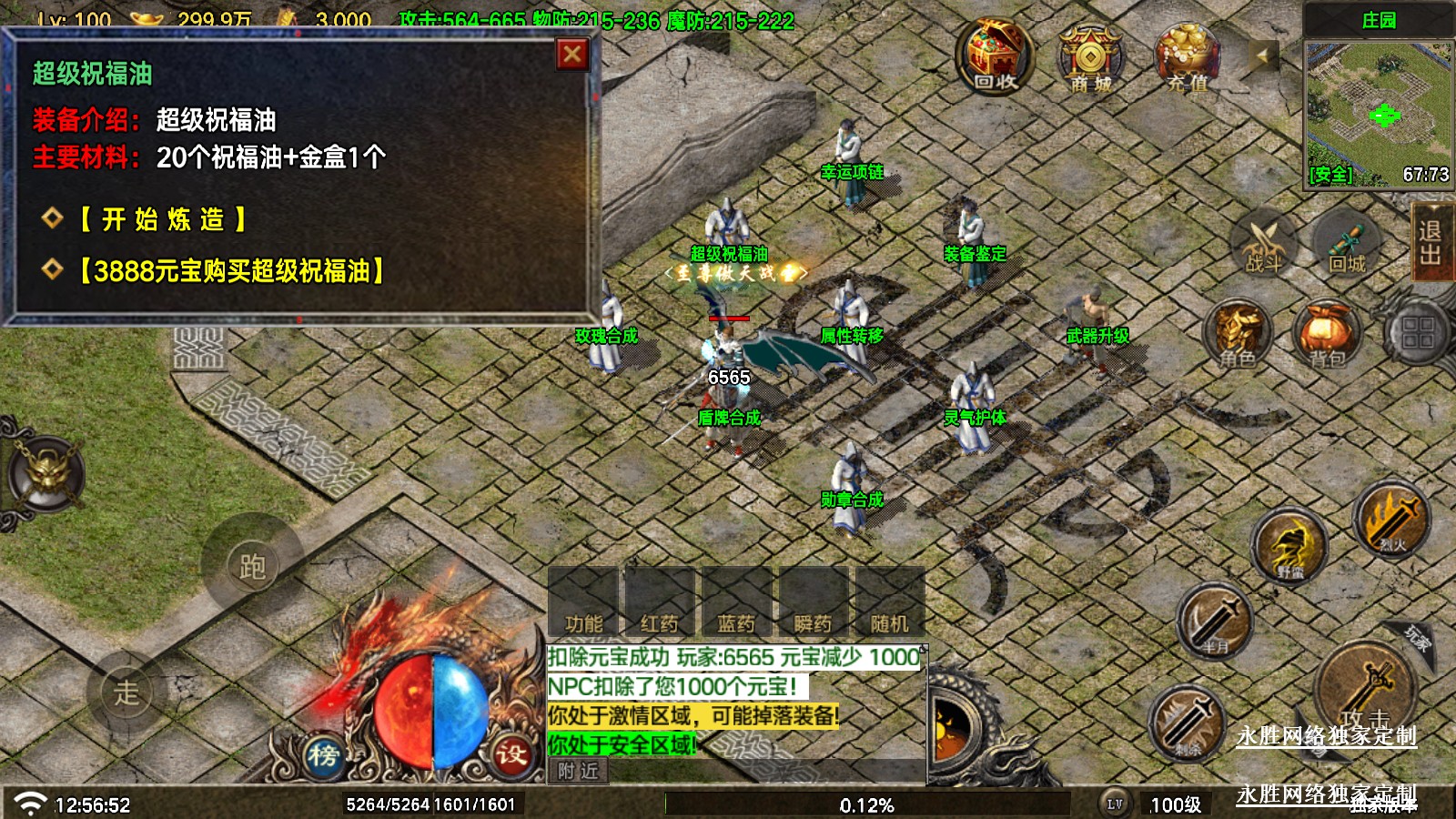
Task: Activate the 半月 half-moon skill
Action: 1215,622
